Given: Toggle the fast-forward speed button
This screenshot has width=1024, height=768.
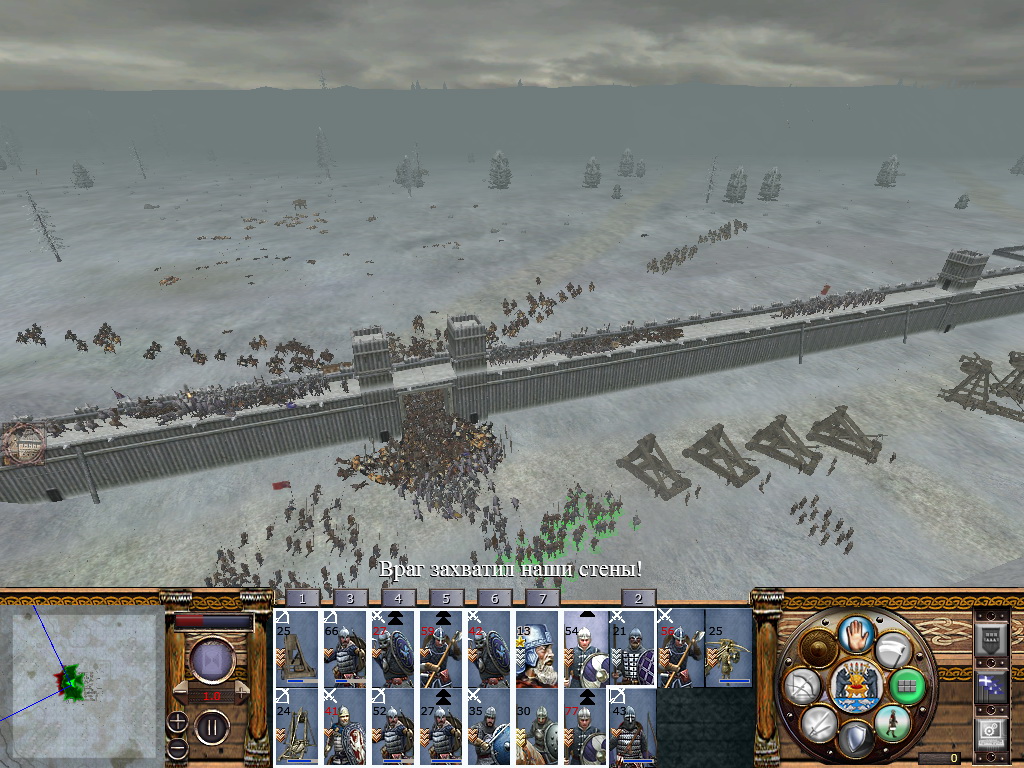Looking at the screenshot, I should click(x=212, y=660).
